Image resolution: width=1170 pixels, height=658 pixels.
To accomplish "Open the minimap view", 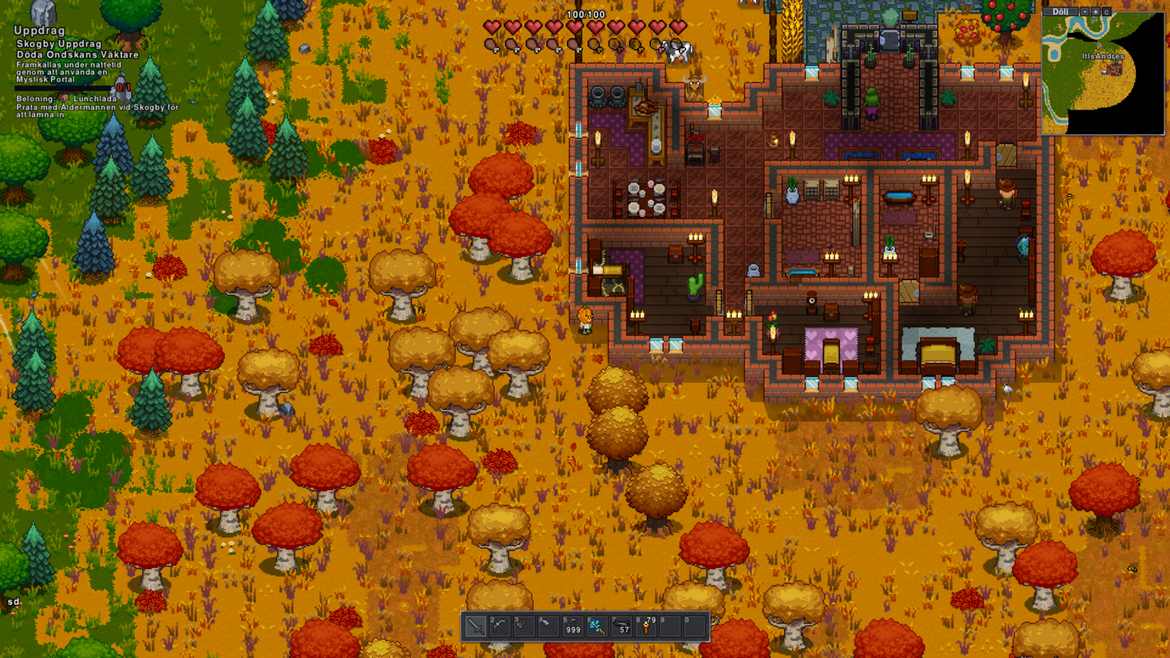I will (1103, 76).
